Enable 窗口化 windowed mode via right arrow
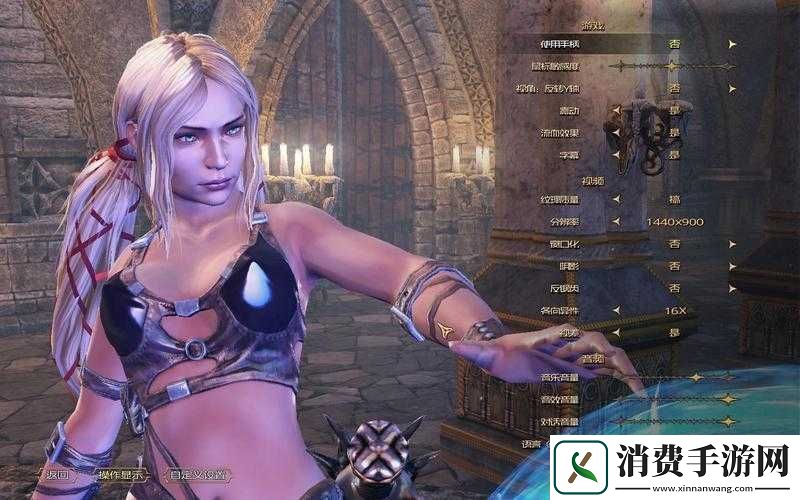800x500 pixels. coord(733,243)
